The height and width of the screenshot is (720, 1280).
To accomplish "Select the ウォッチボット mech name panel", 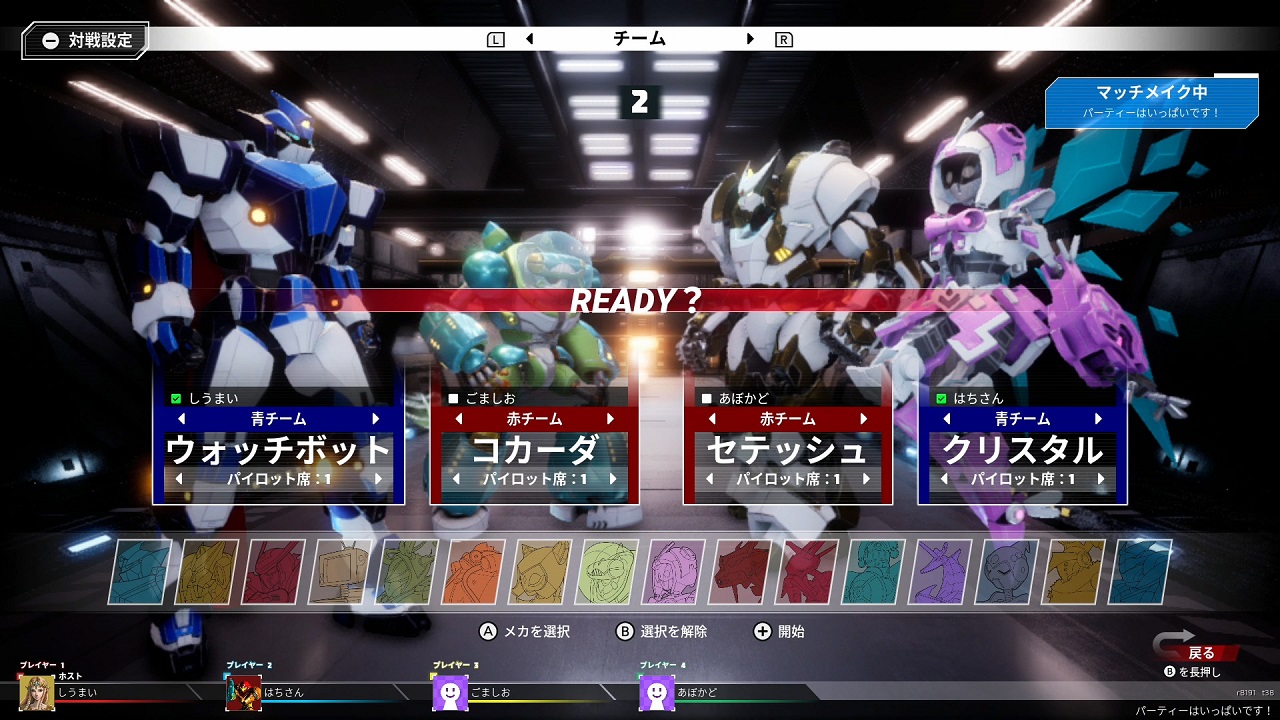I will click(x=278, y=450).
